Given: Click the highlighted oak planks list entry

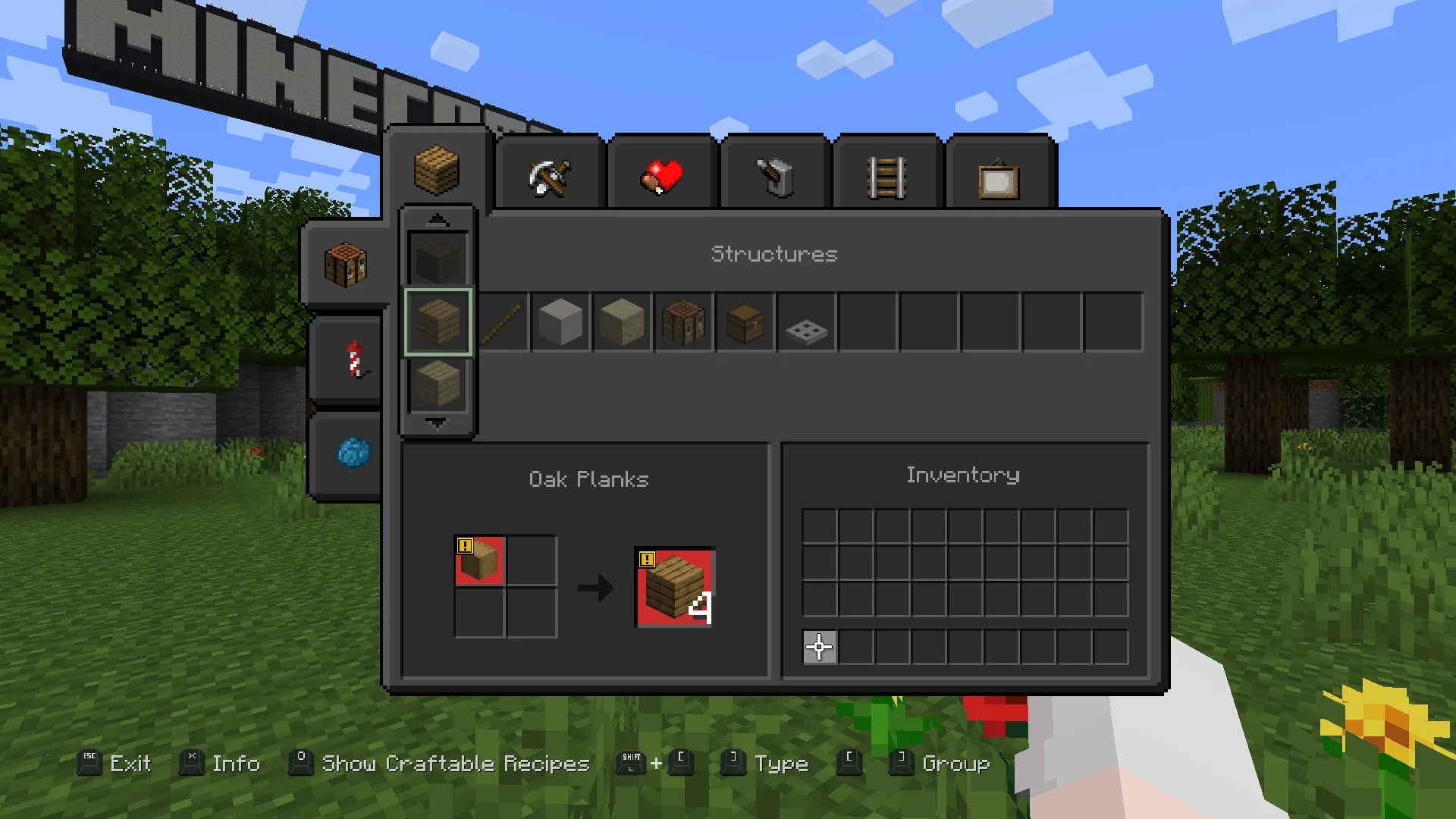Looking at the screenshot, I should tap(438, 321).
